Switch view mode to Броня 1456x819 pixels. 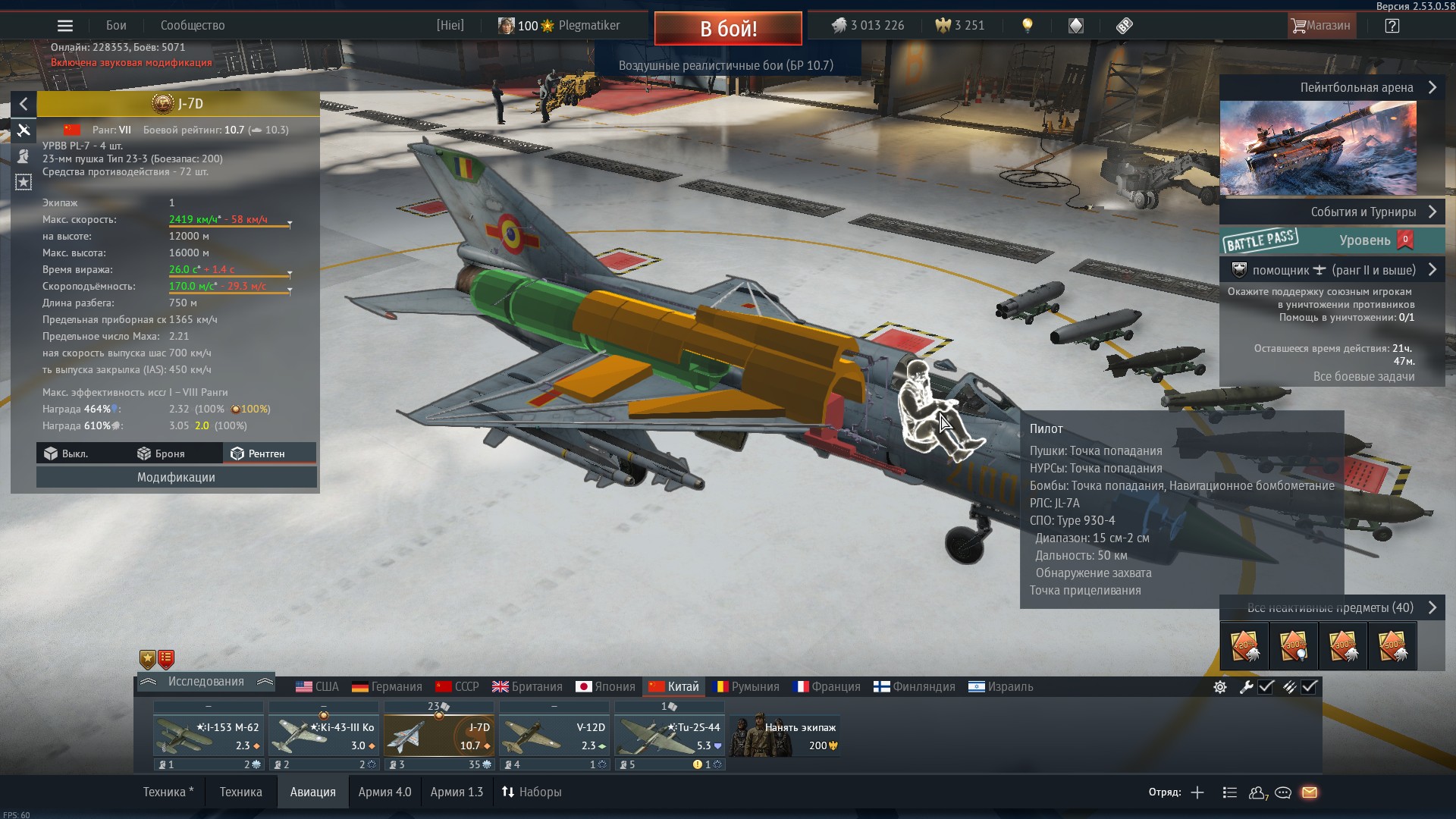coord(161,453)
